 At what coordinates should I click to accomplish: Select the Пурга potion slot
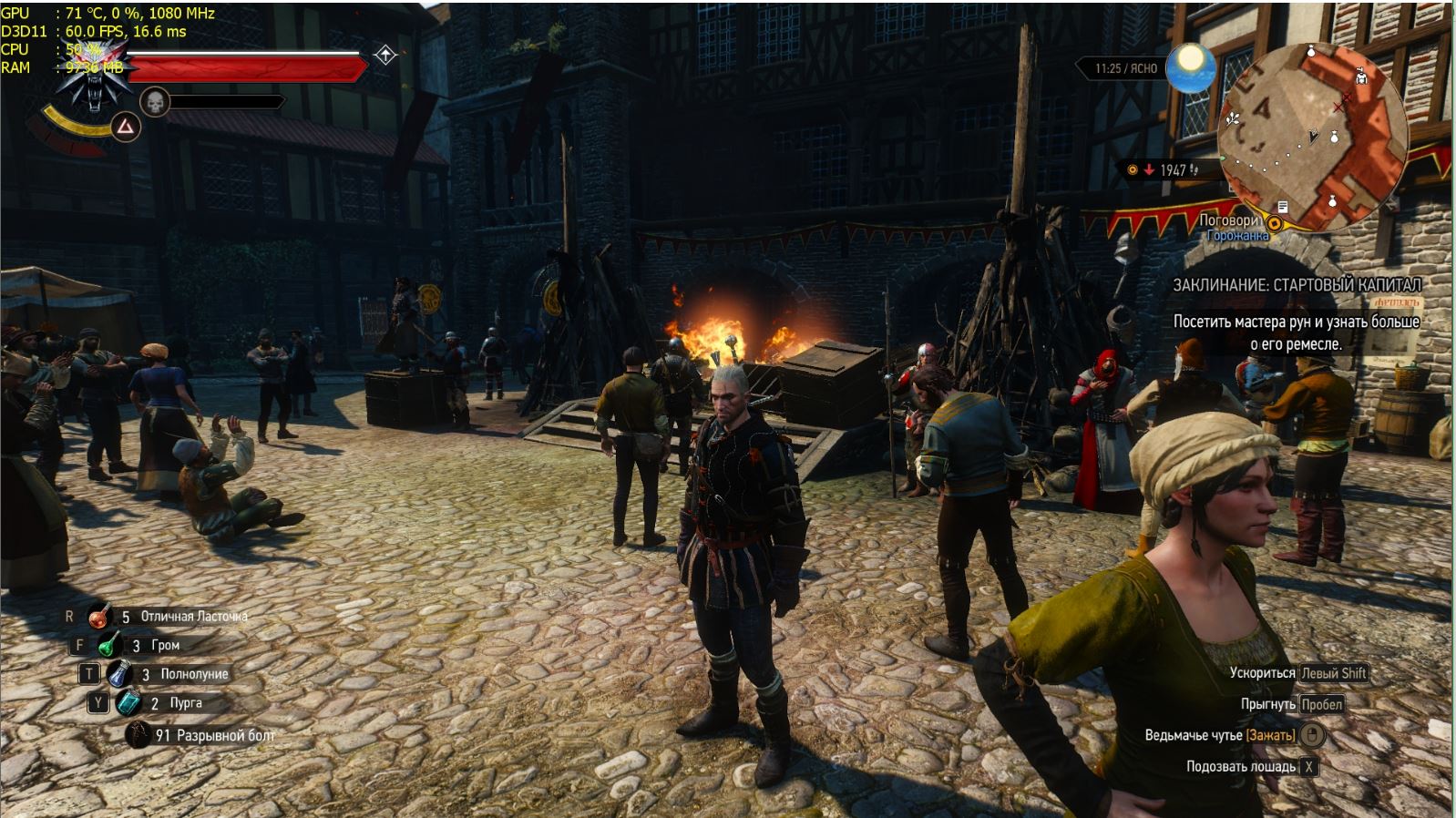(x=128, y=703)
